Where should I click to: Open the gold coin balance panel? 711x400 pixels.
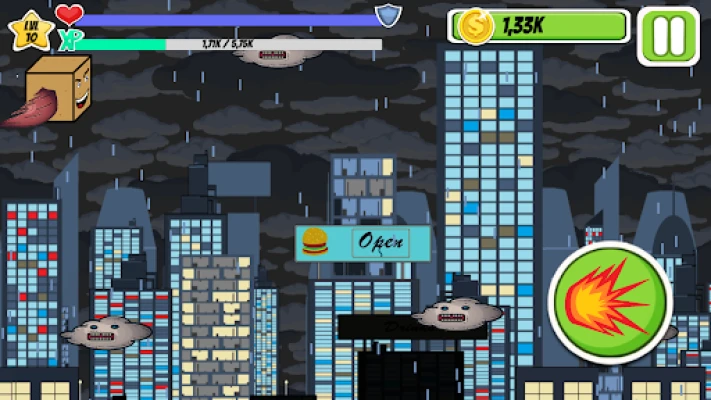click(540, 27)
